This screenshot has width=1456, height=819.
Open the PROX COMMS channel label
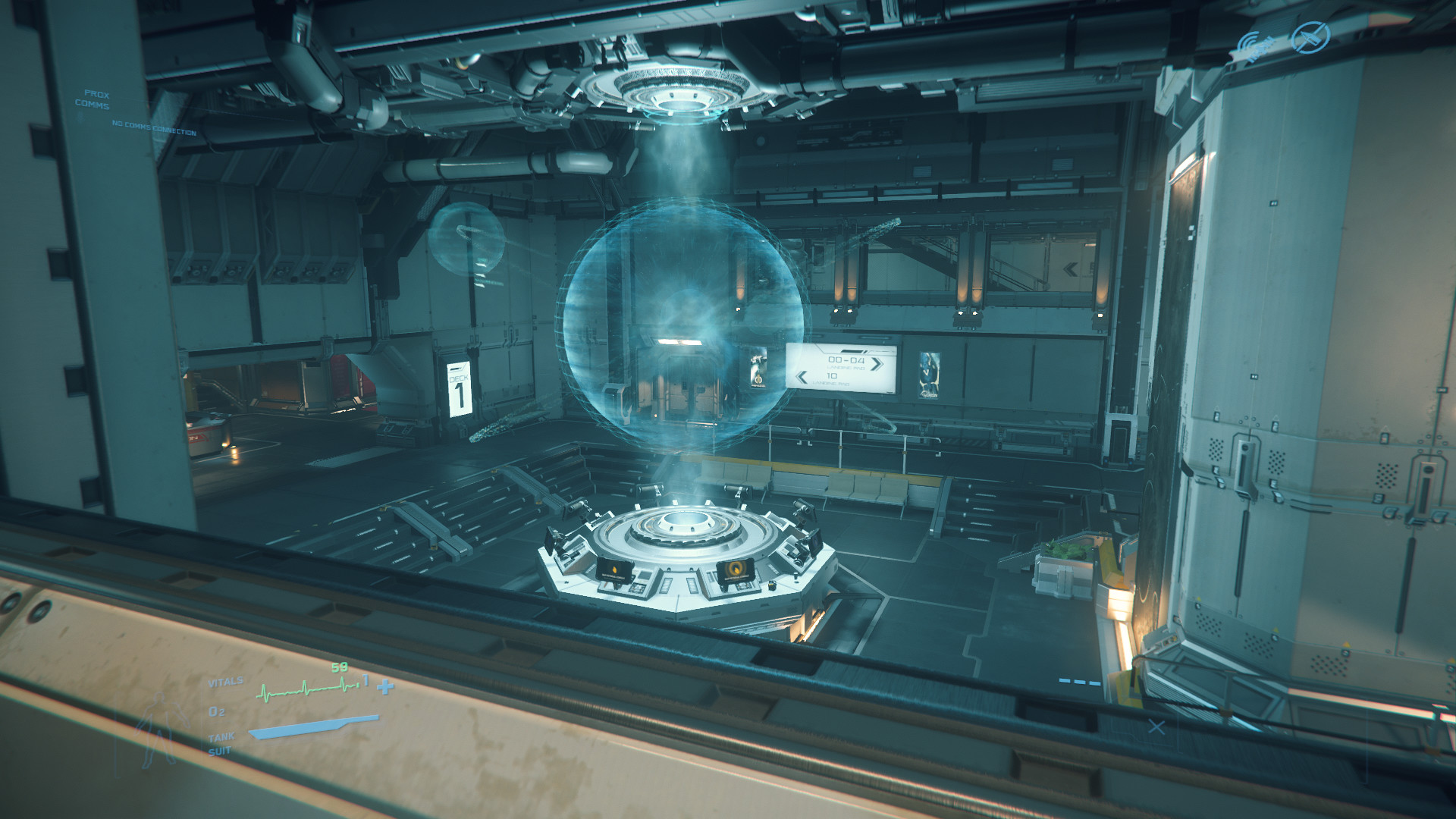(x=93, y=99)
